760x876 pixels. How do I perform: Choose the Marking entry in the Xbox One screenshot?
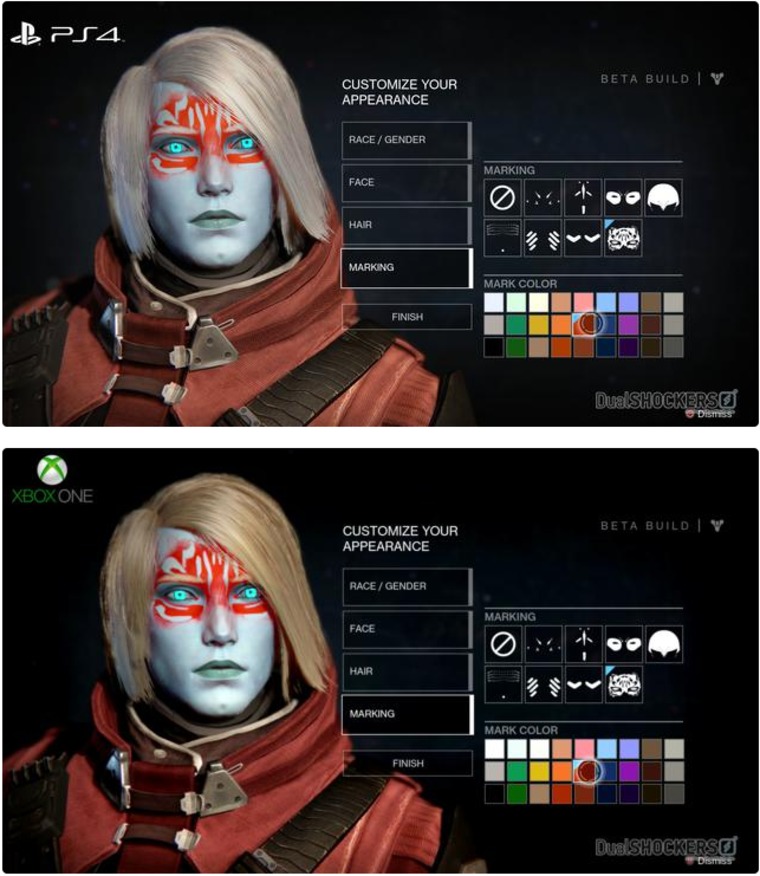click(405, 714)
